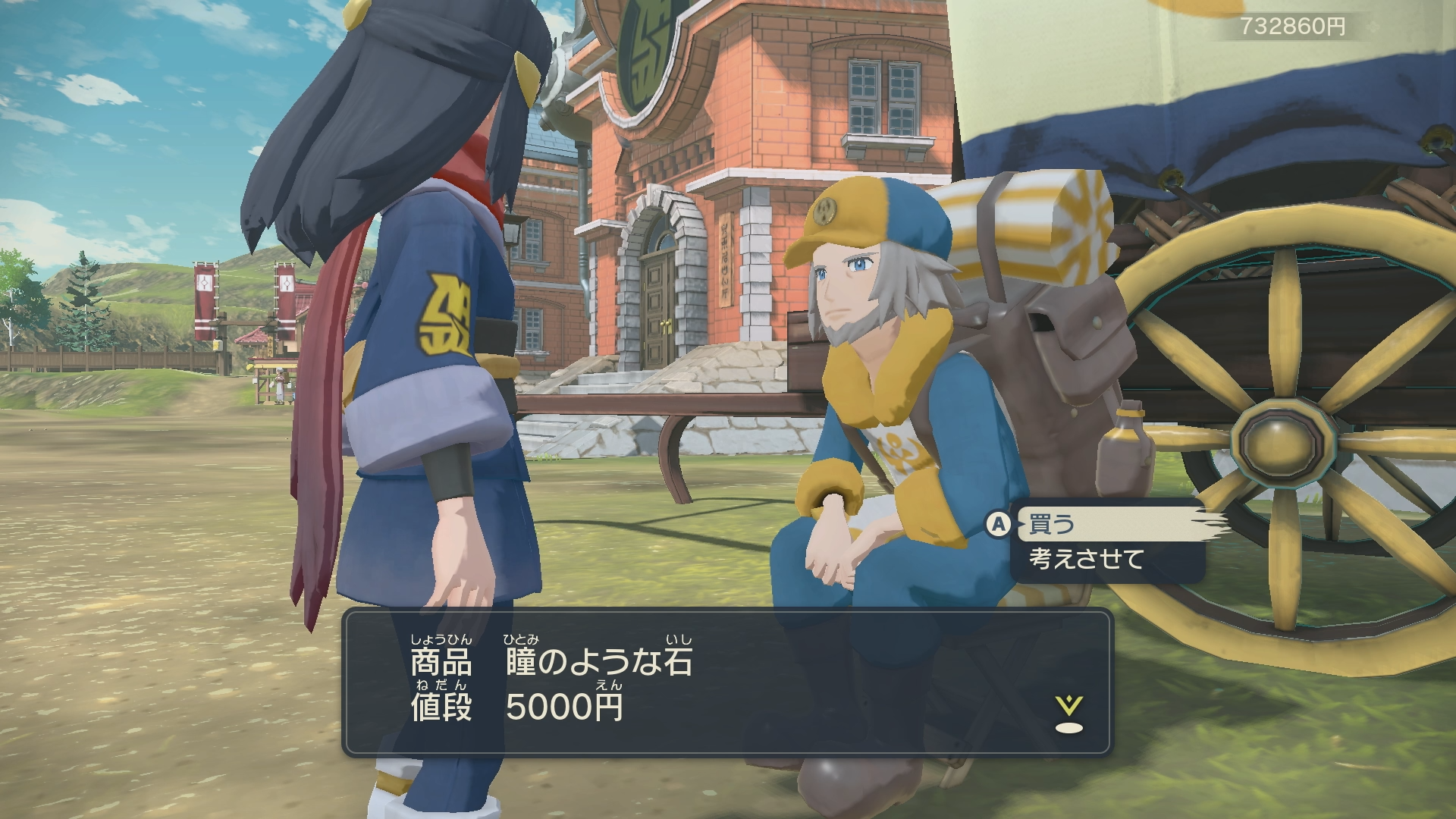
Task: Select 考えさせて to decline for now
Action: coord(1086,560)
